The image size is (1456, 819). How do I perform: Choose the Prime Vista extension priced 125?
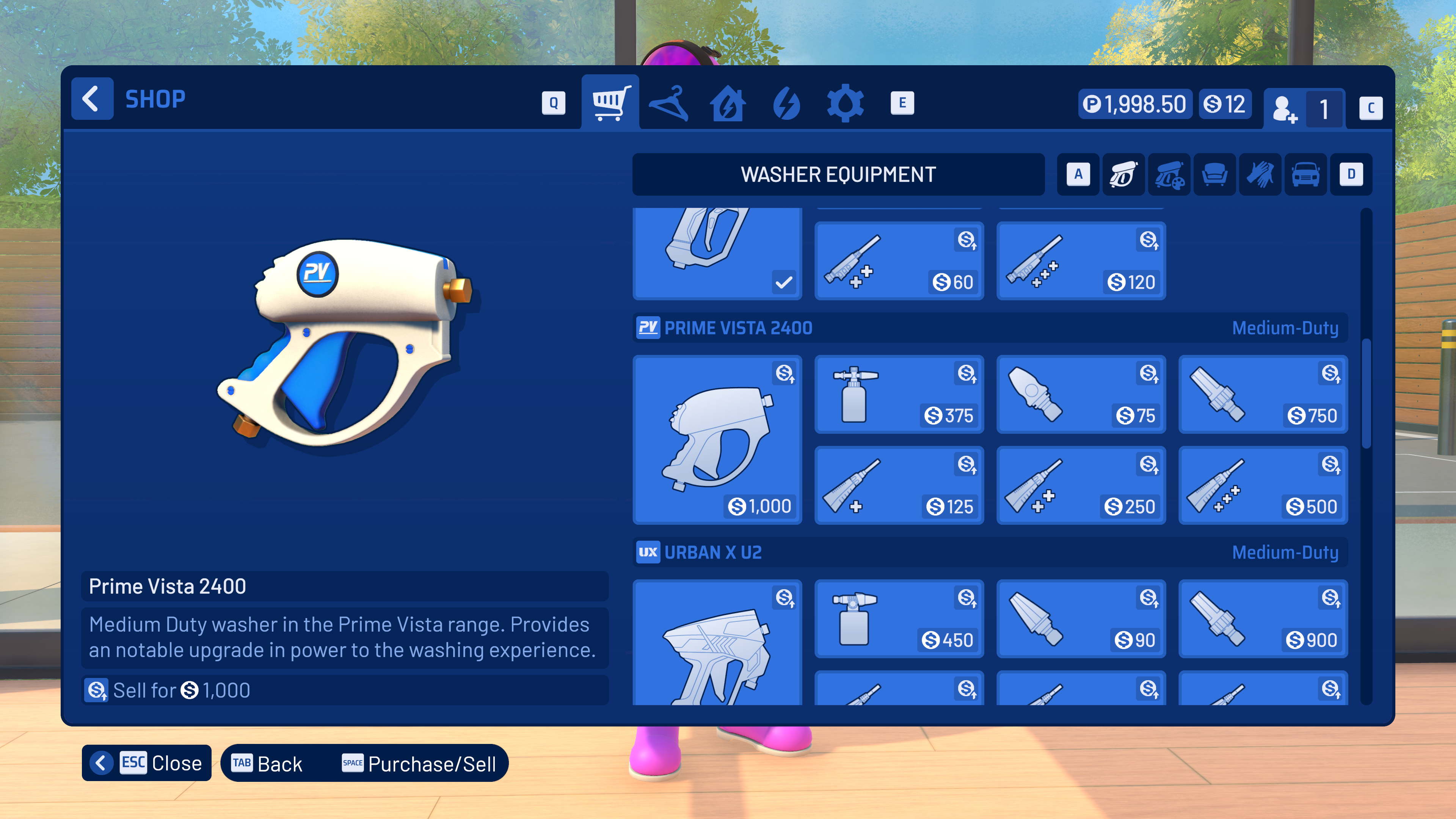coord(899,485)
